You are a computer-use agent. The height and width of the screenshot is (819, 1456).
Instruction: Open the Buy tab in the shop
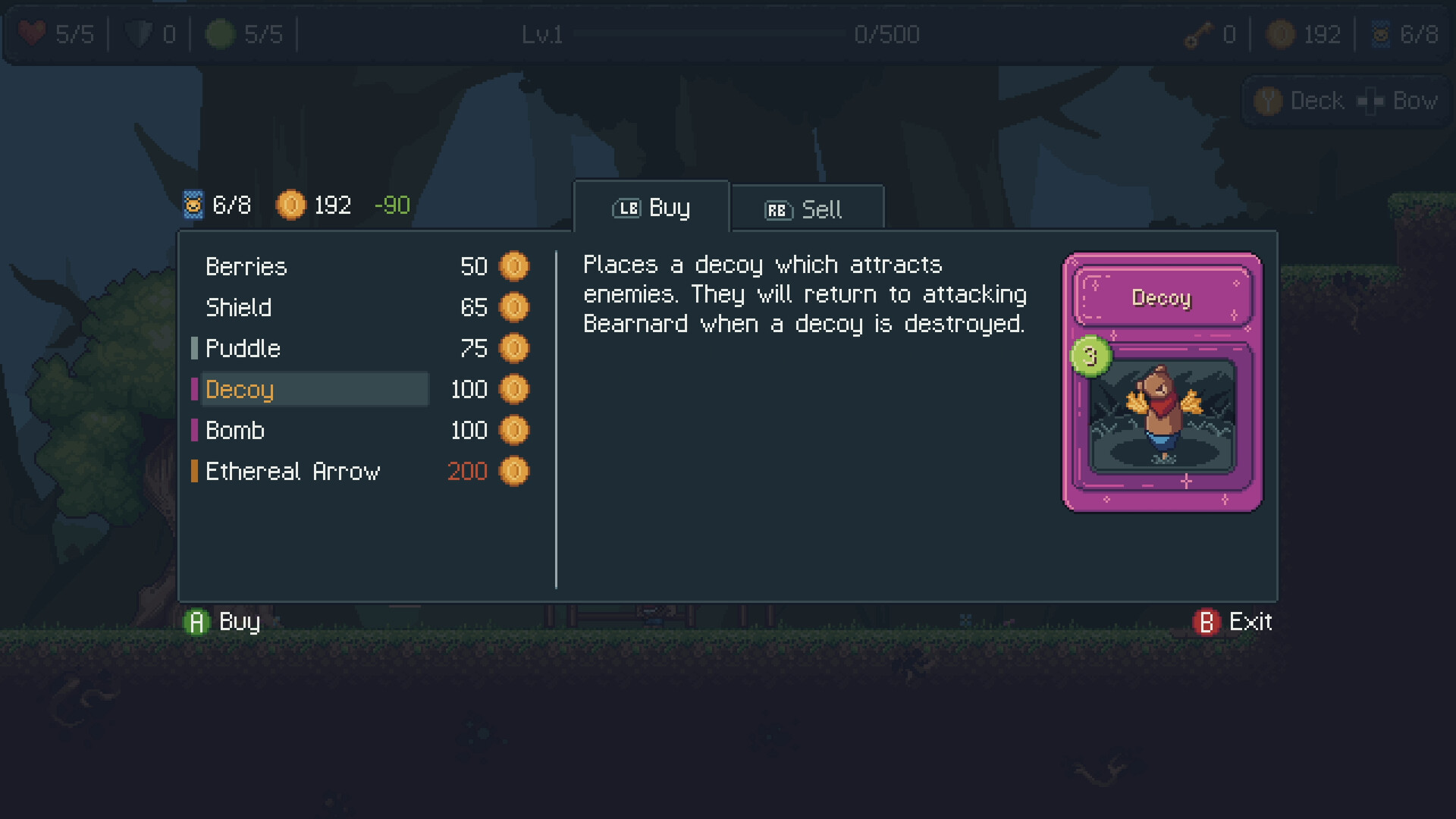coord(651,207)
